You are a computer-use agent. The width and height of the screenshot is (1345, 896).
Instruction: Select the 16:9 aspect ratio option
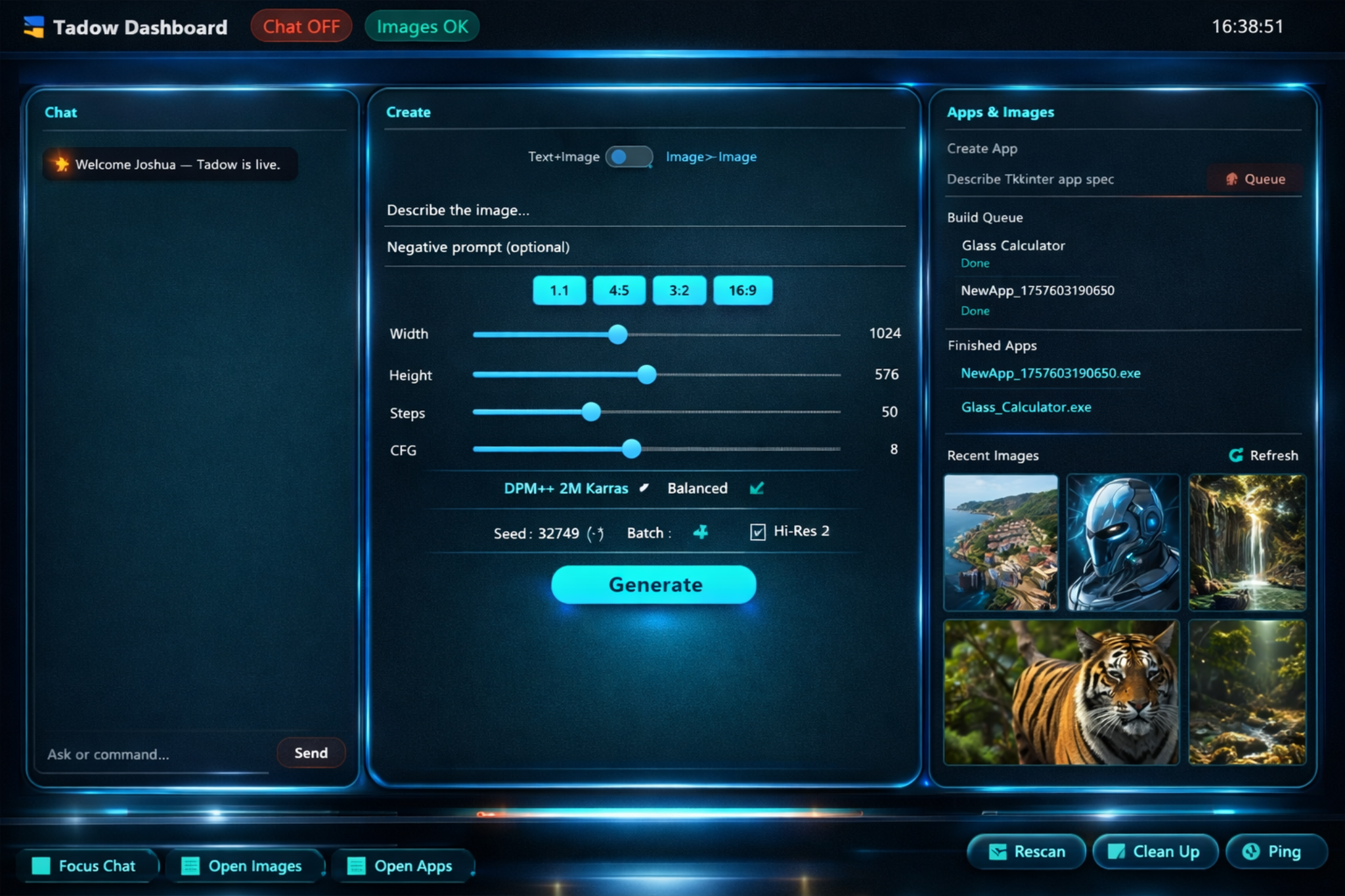coord(742,289)
